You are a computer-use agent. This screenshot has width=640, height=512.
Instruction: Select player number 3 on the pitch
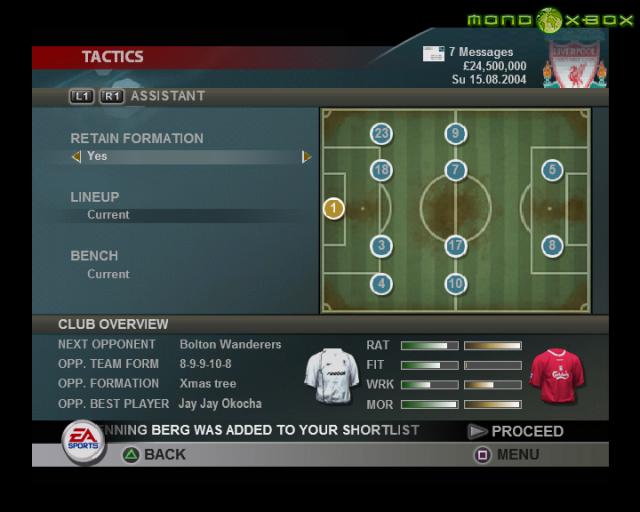[381, 246]
